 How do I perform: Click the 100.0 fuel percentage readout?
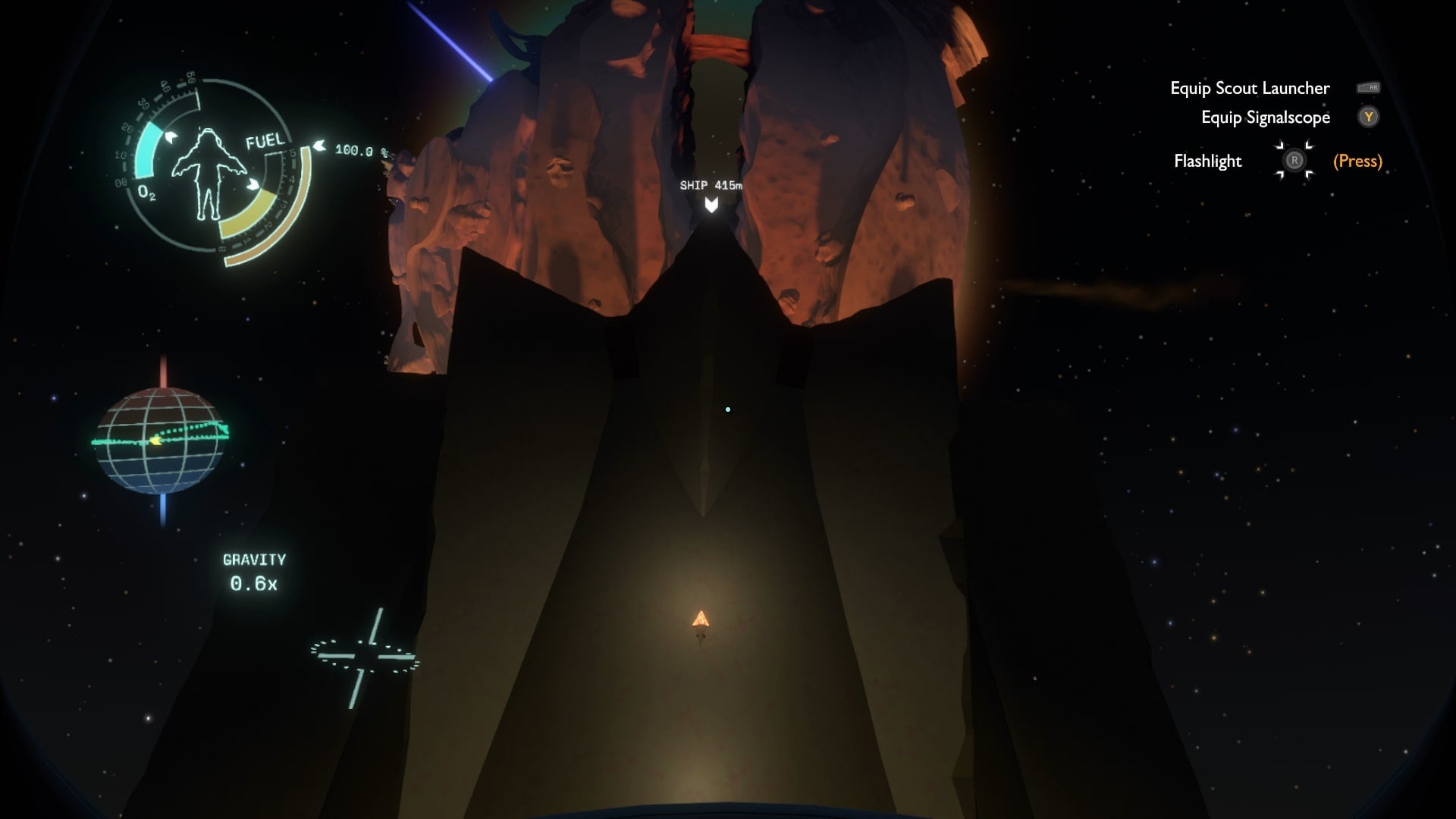pyautogui.click(x=353, y=150)
